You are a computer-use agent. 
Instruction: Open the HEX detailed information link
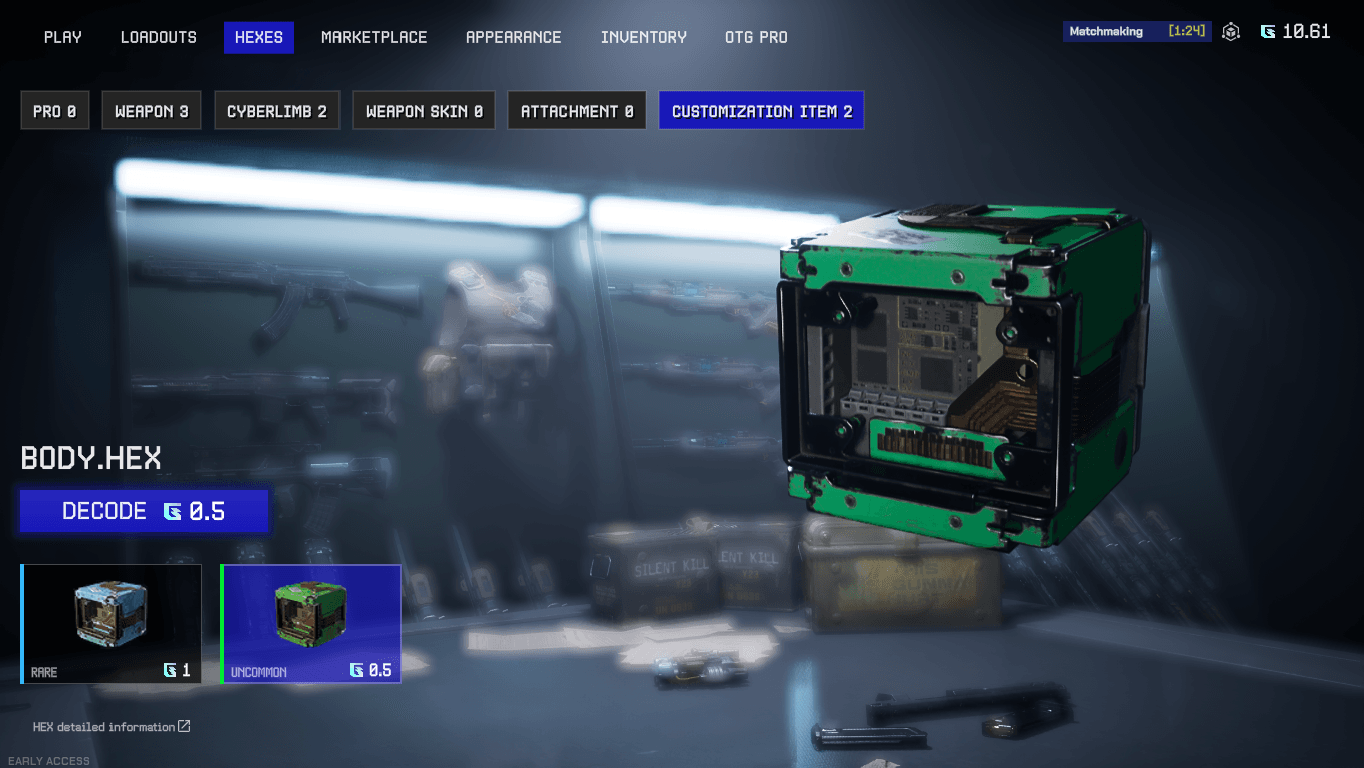tap(111, 727)
